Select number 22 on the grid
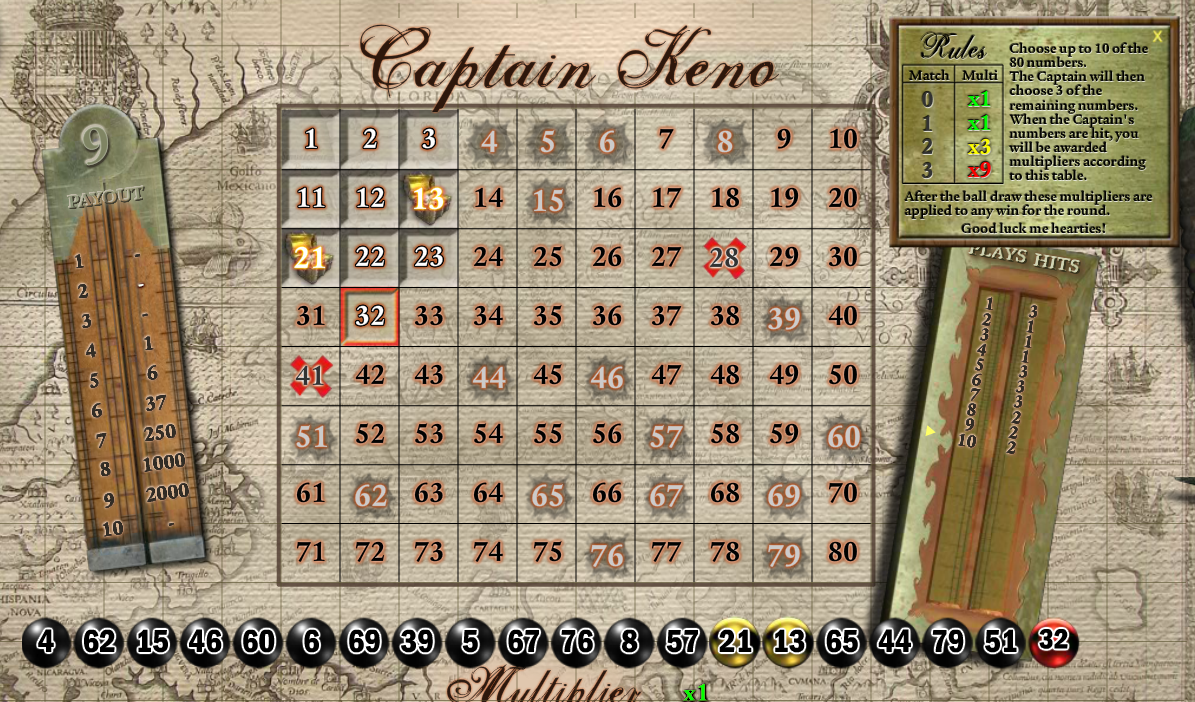The width and height of the screenshot is (1195, 702). tap(370, 258)
